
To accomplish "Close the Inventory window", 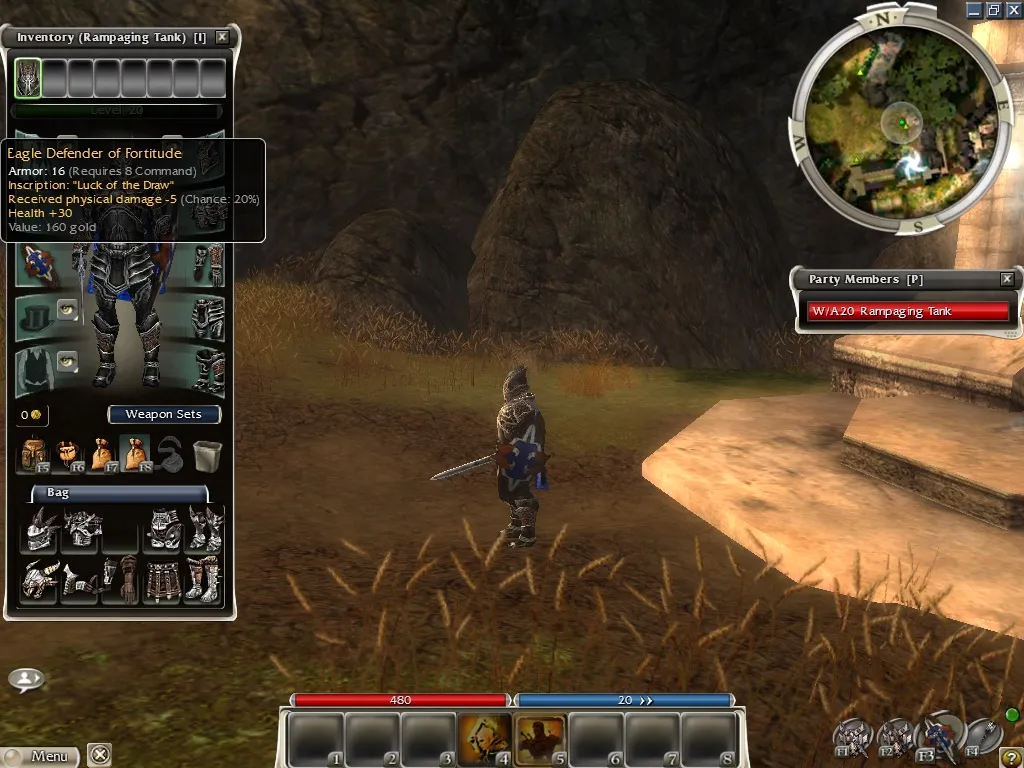I will click(x=222, y=37).
